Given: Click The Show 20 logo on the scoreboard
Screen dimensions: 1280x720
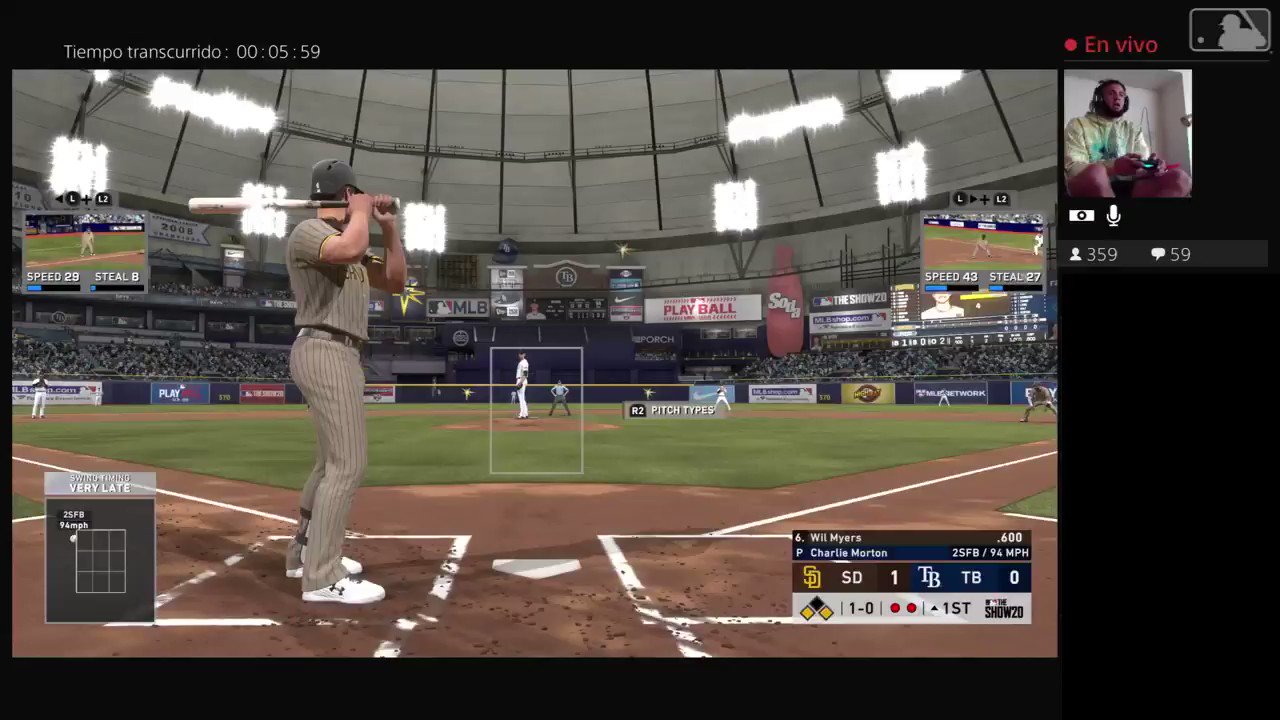Looking at the screenshot, I should (1003, 609).
